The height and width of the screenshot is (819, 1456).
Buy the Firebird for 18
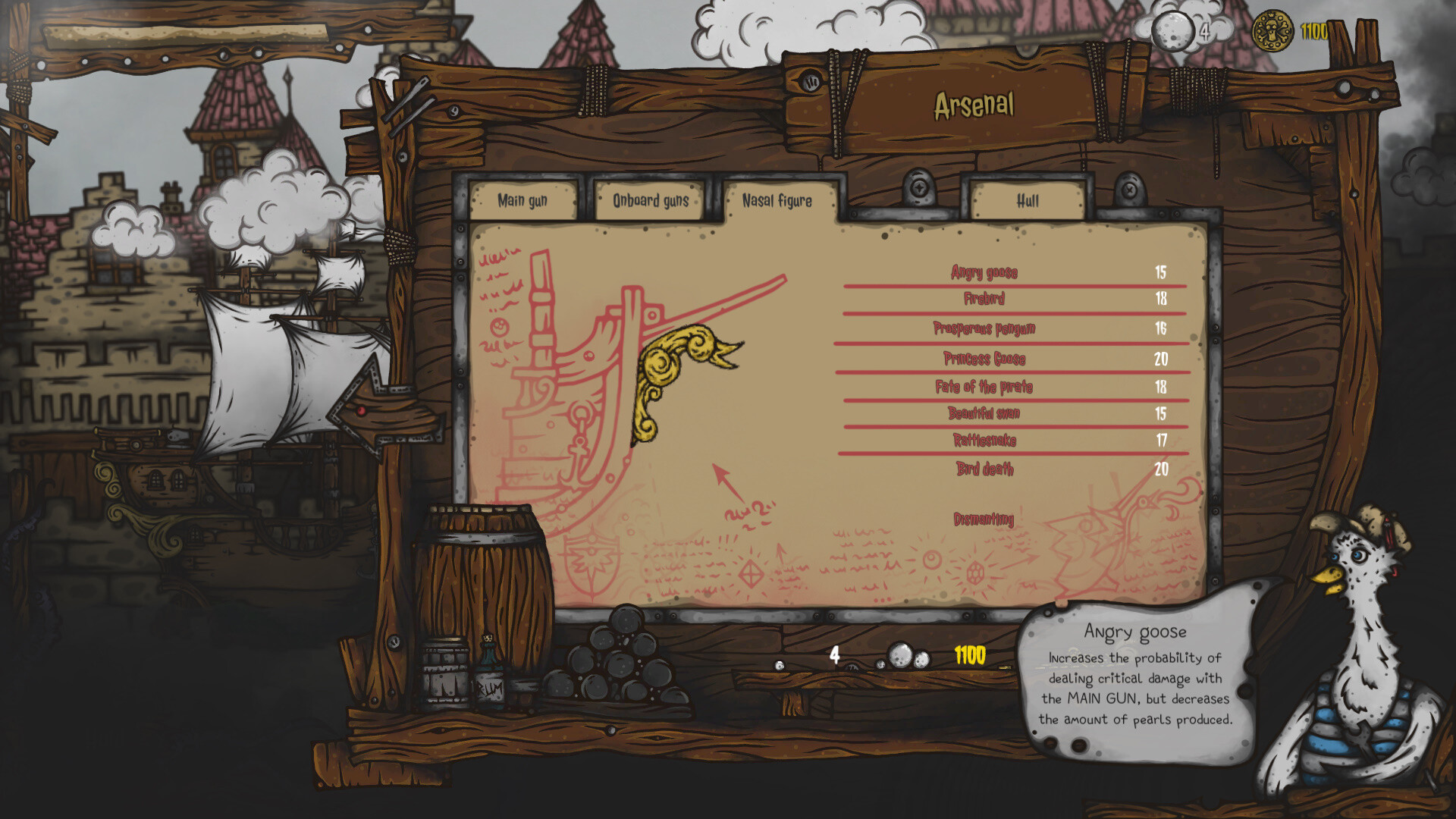pos(986,300)
